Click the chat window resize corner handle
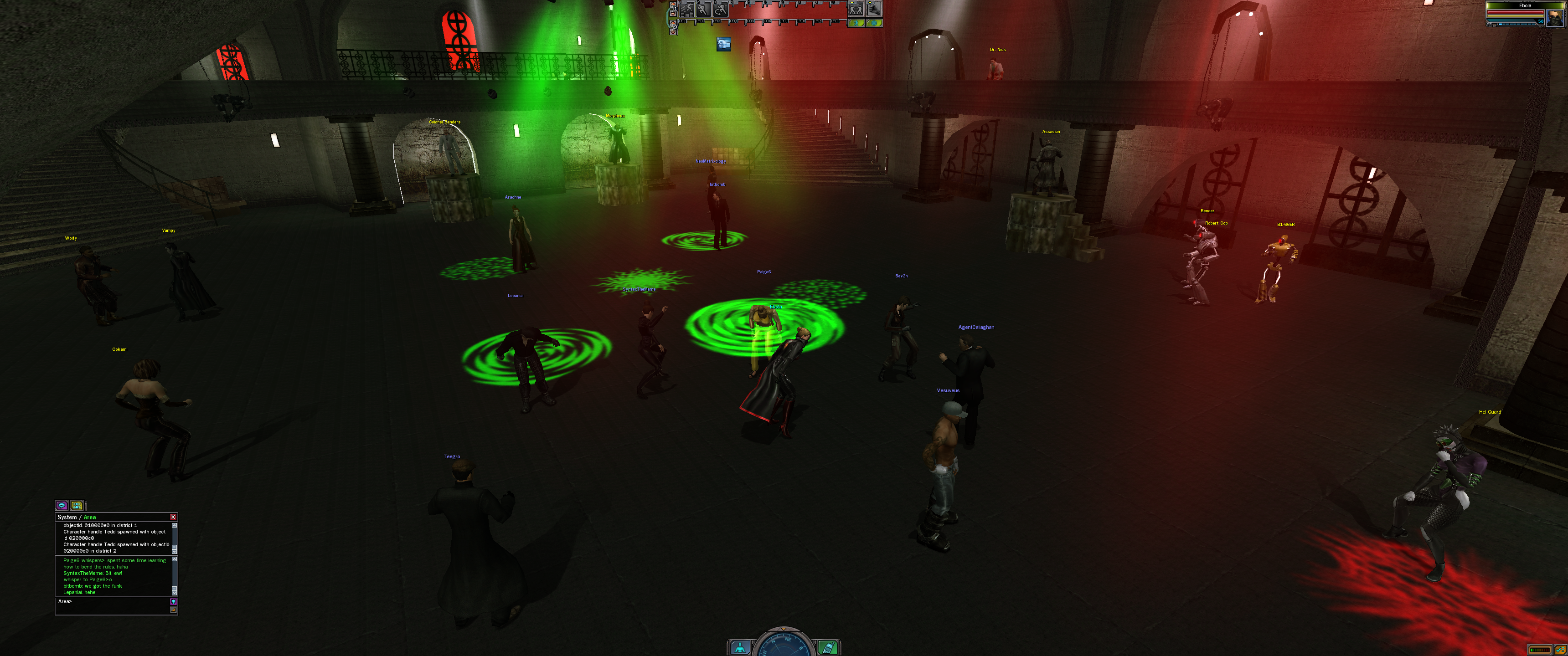1568x656 pixels. tap(174, 610)
